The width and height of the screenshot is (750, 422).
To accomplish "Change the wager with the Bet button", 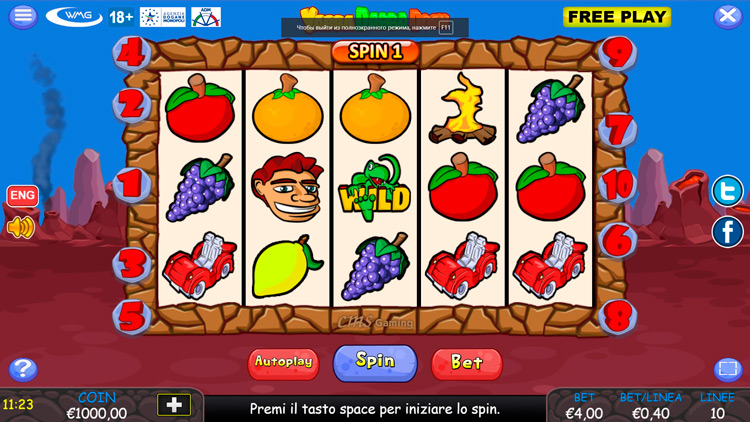I will [466, 363].
